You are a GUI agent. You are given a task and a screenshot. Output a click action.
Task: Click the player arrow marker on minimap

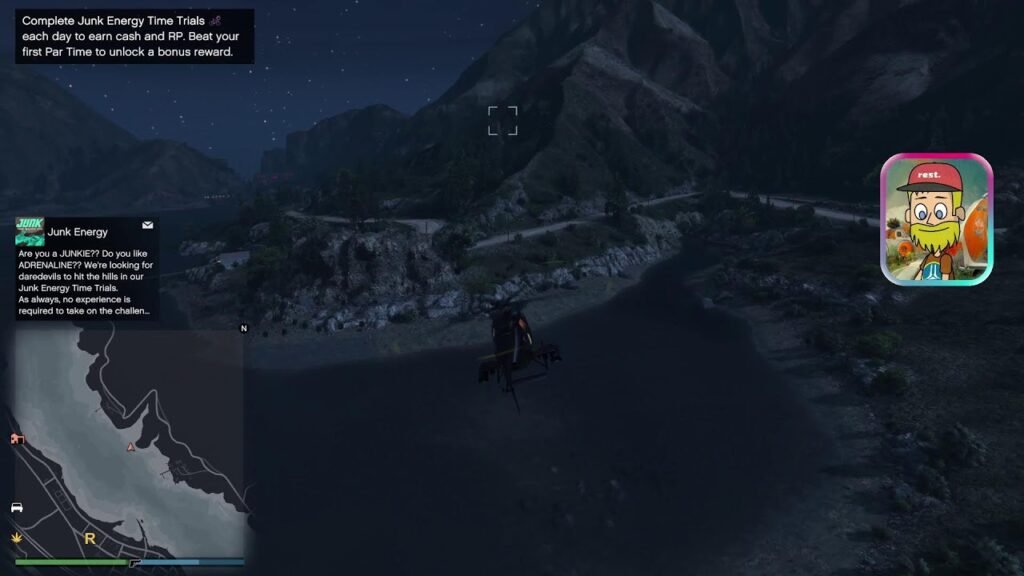(129, 447)
